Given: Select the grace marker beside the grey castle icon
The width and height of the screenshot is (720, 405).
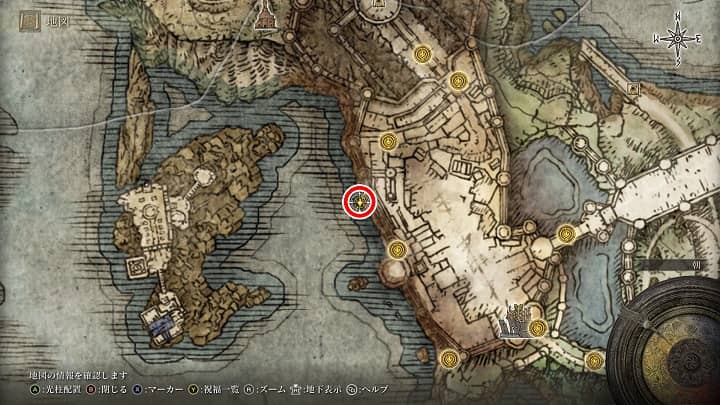Looking at the screenshot, I should (x=538, y=327).
